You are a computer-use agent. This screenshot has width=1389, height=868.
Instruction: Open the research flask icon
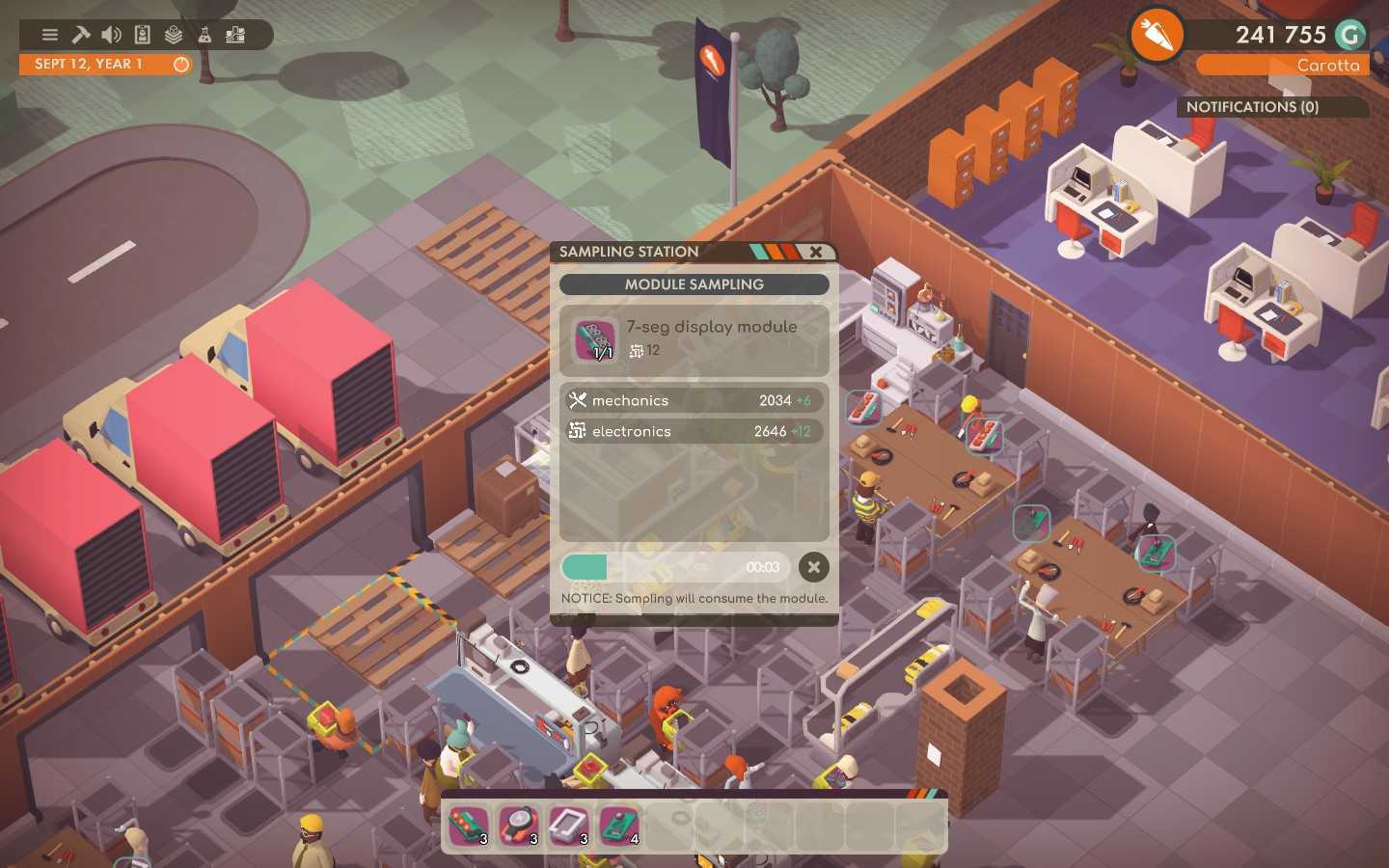click(x=204, y=34)
